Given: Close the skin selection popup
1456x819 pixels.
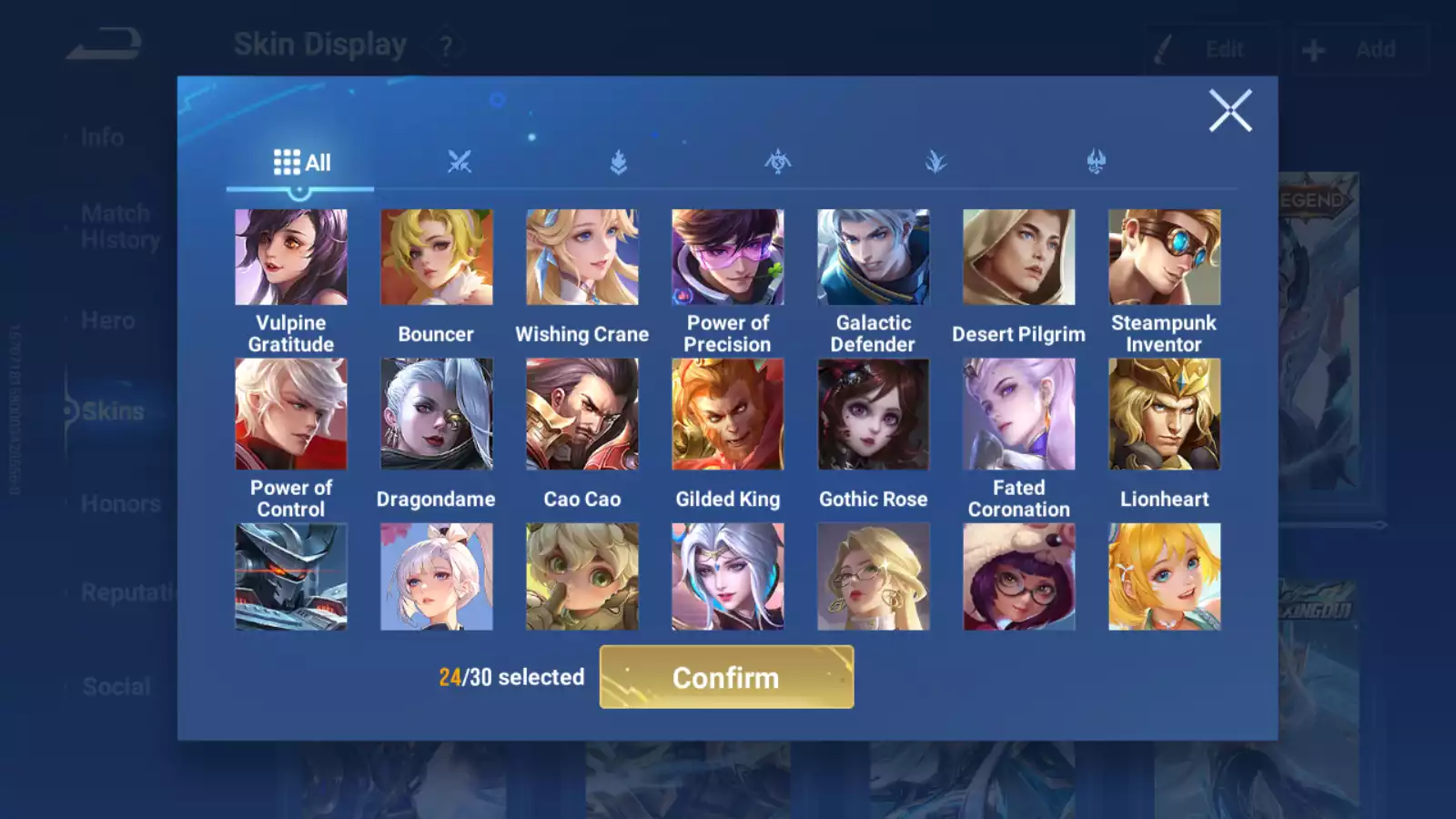Looking at the screenshot, I should click(x=1230, y=111).
